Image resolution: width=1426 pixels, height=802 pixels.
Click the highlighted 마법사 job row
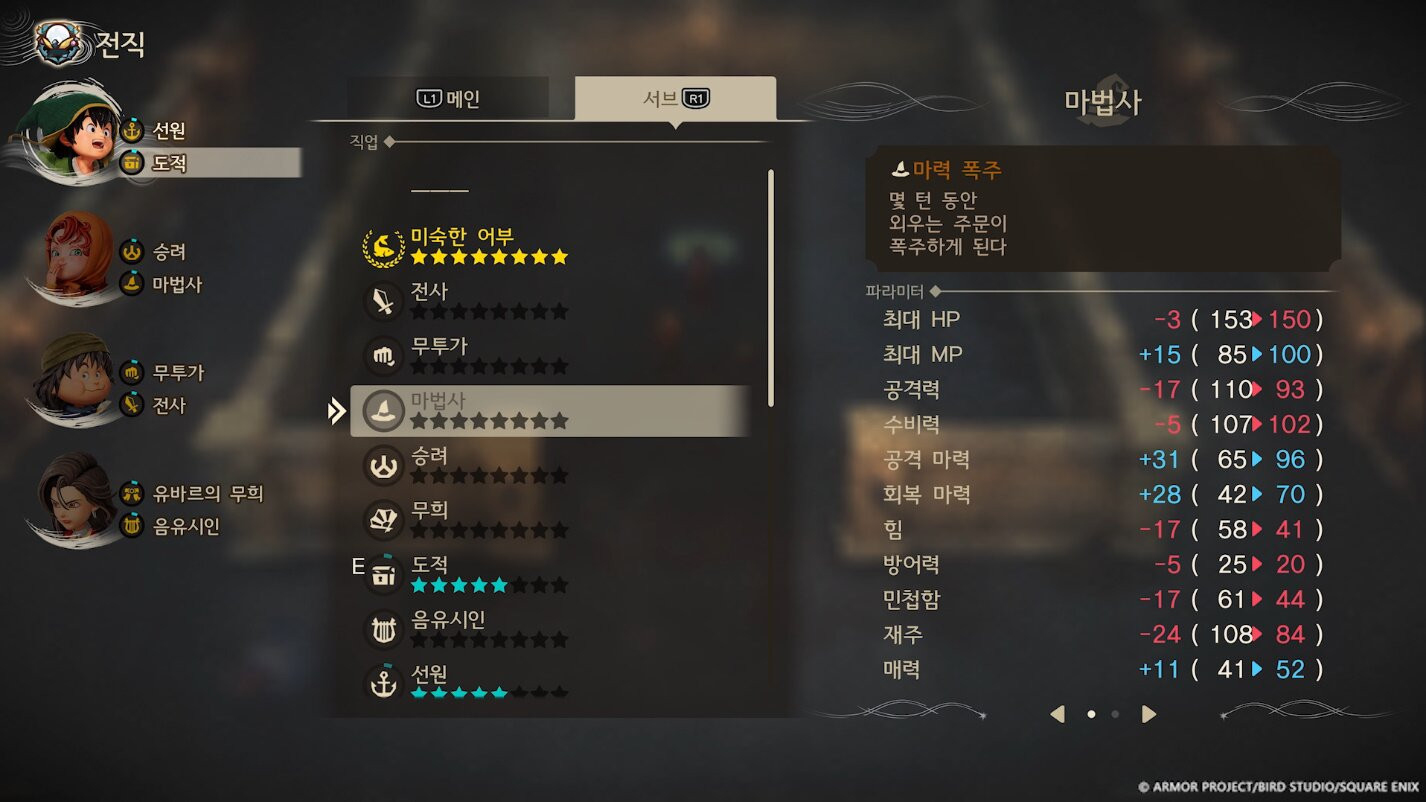(x=550, y=410)
